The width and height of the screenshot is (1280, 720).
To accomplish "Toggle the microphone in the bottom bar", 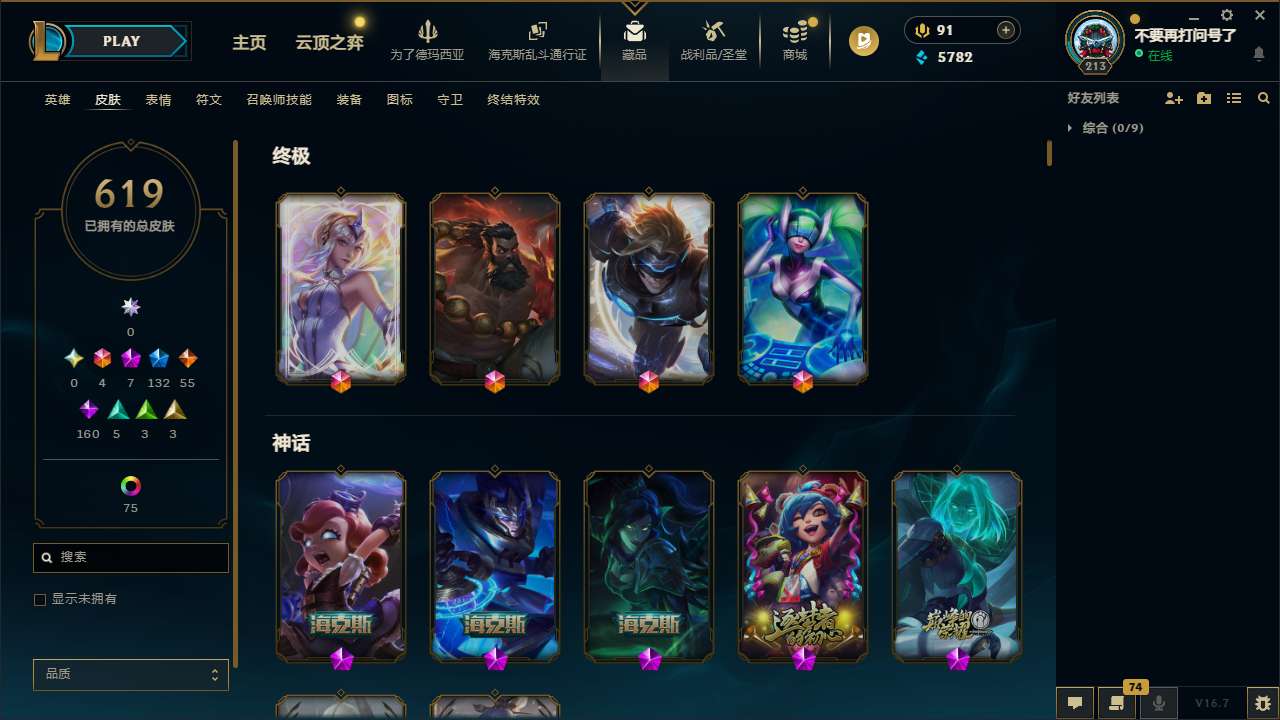I will 1158,702.
